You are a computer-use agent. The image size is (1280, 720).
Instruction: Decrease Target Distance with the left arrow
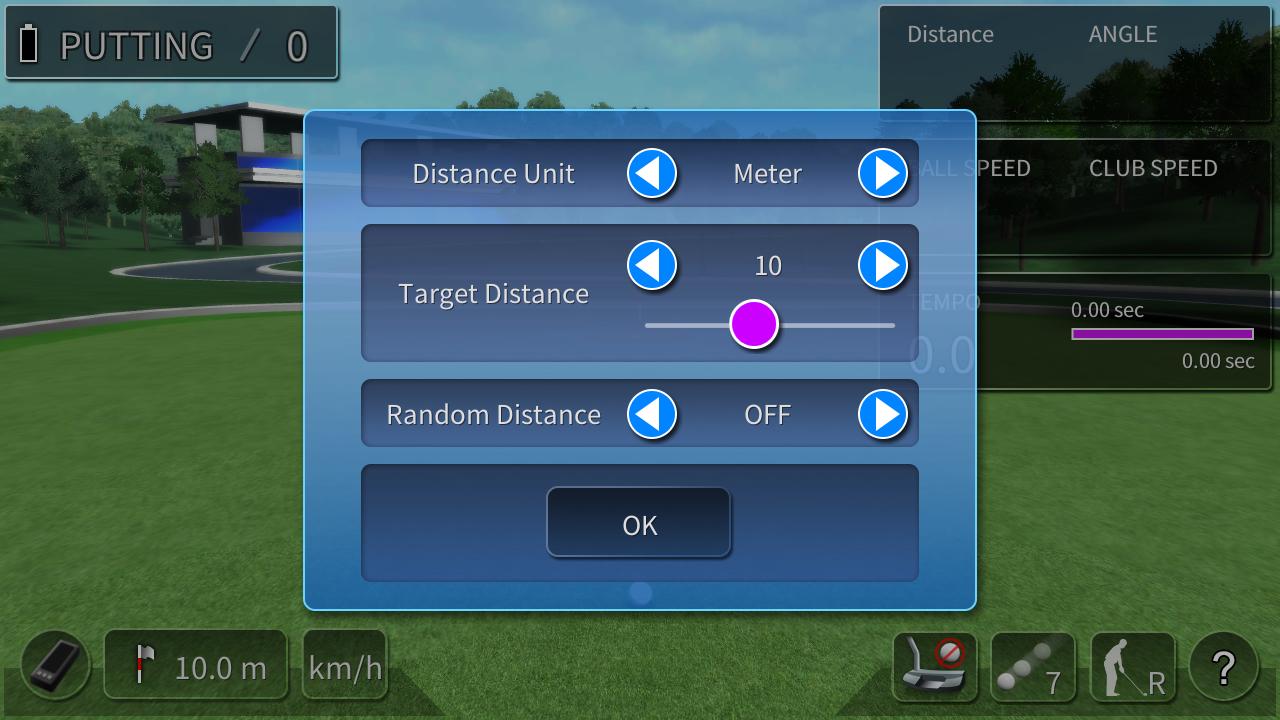point(652,266)
